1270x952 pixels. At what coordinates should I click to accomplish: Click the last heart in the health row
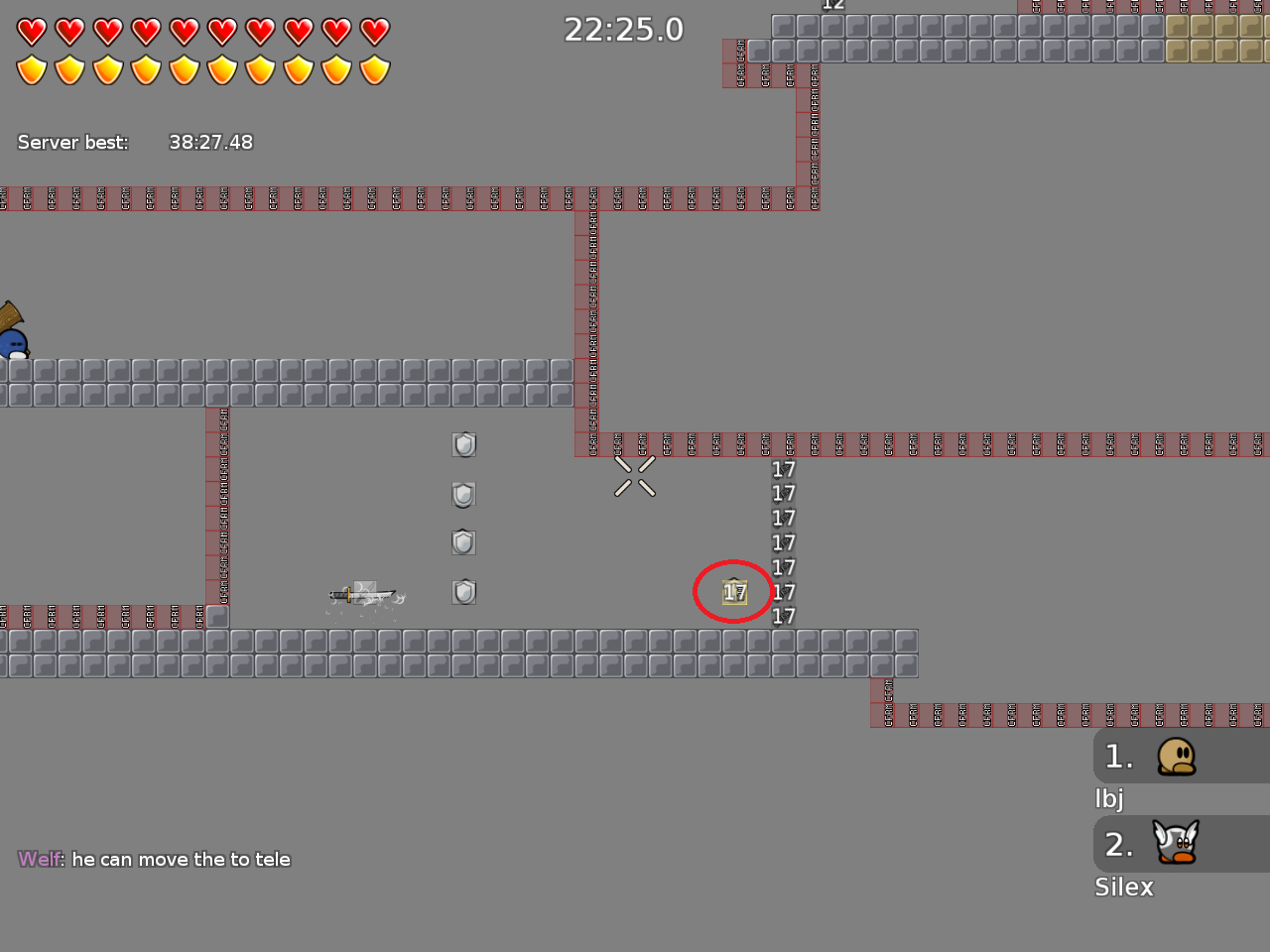tap(375, 31)
